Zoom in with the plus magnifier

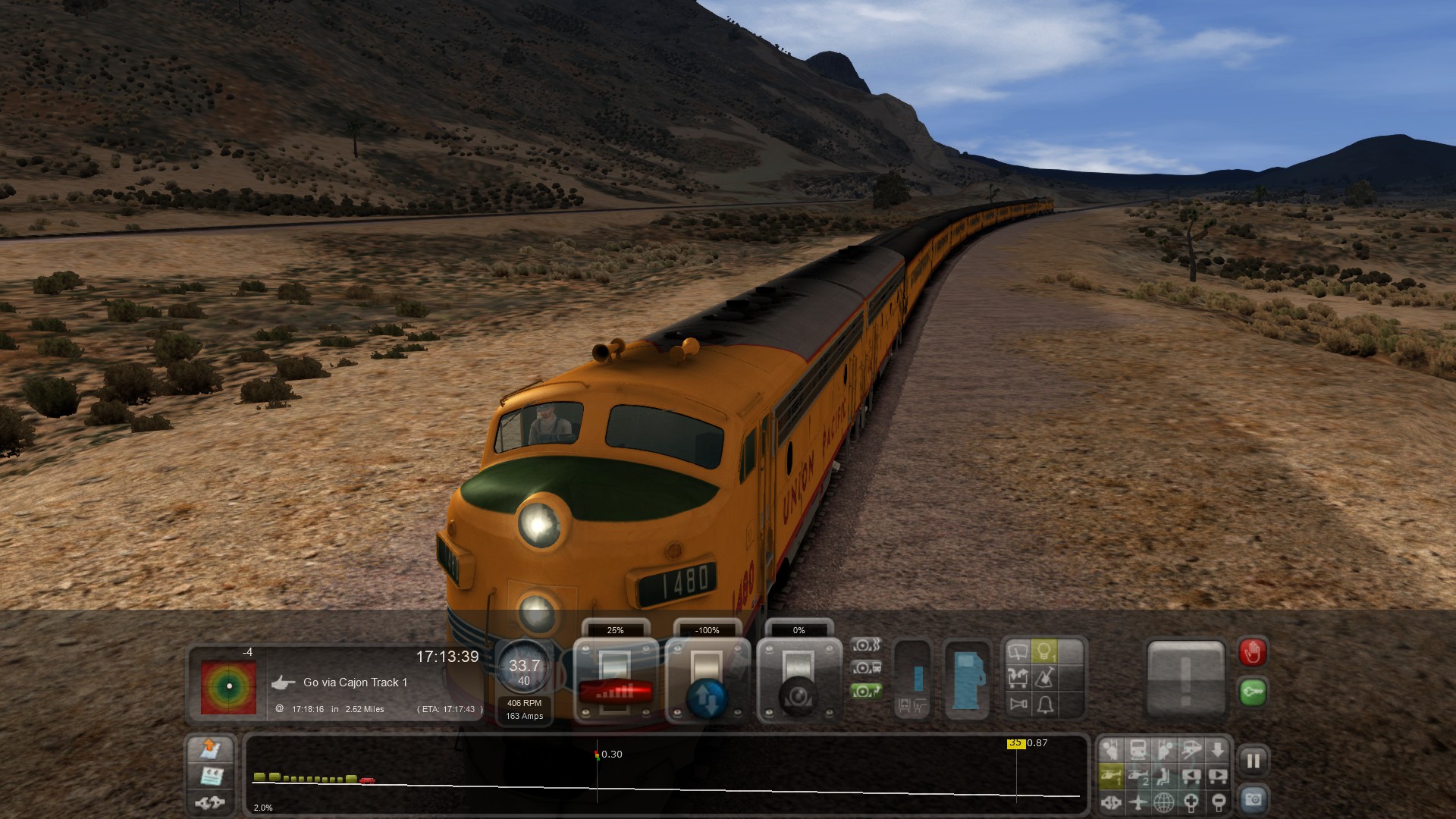(x=1191, y=802)
